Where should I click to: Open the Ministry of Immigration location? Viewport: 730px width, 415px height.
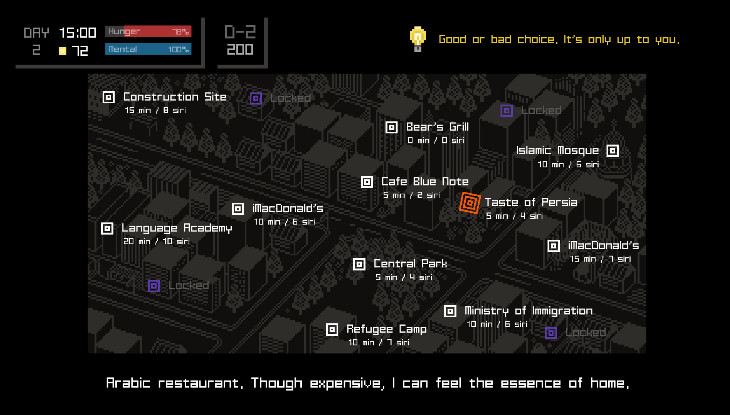[450, 311]
